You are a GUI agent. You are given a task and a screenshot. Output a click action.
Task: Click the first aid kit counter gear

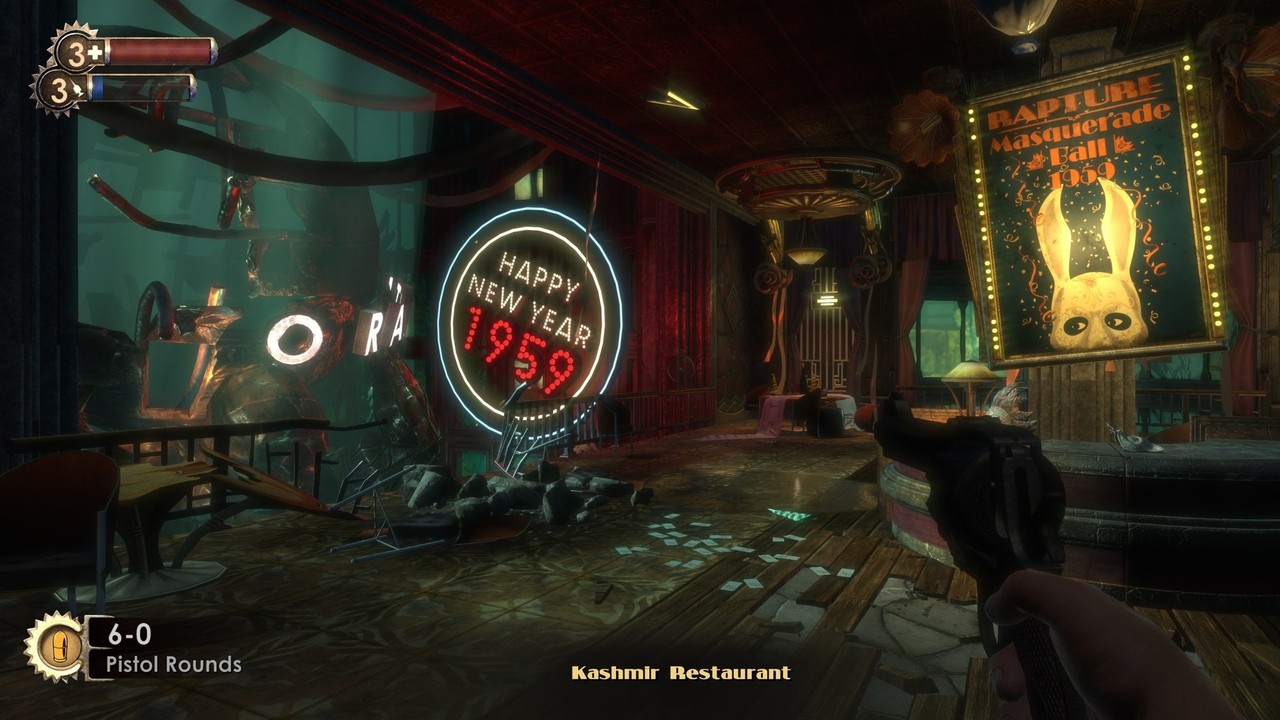[x=76, y=50]
